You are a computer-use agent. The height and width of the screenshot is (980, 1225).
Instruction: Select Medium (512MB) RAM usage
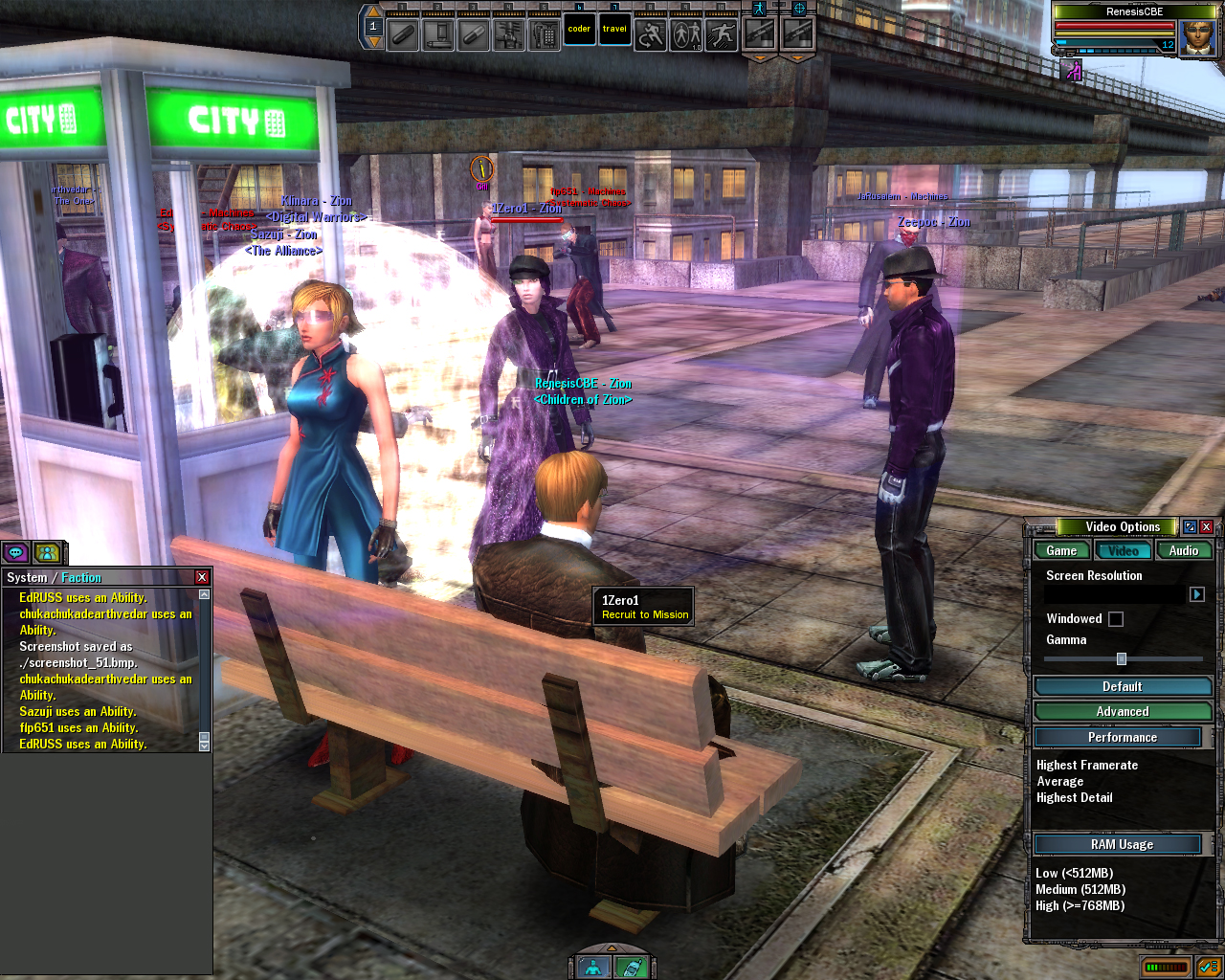[1080, 890]
